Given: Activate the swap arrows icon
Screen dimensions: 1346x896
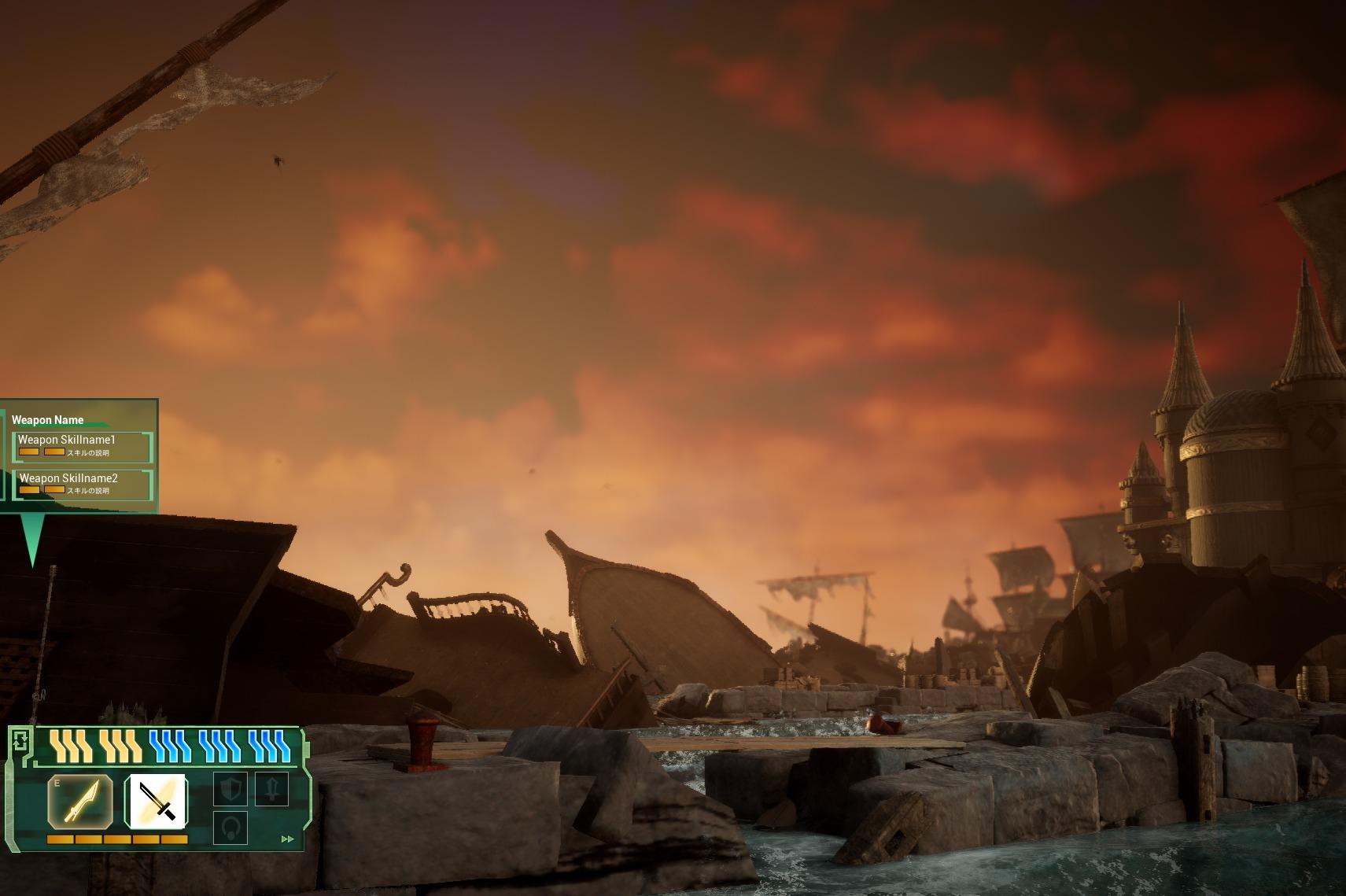Looking at the screenshot, I should [x=21, y=740].
